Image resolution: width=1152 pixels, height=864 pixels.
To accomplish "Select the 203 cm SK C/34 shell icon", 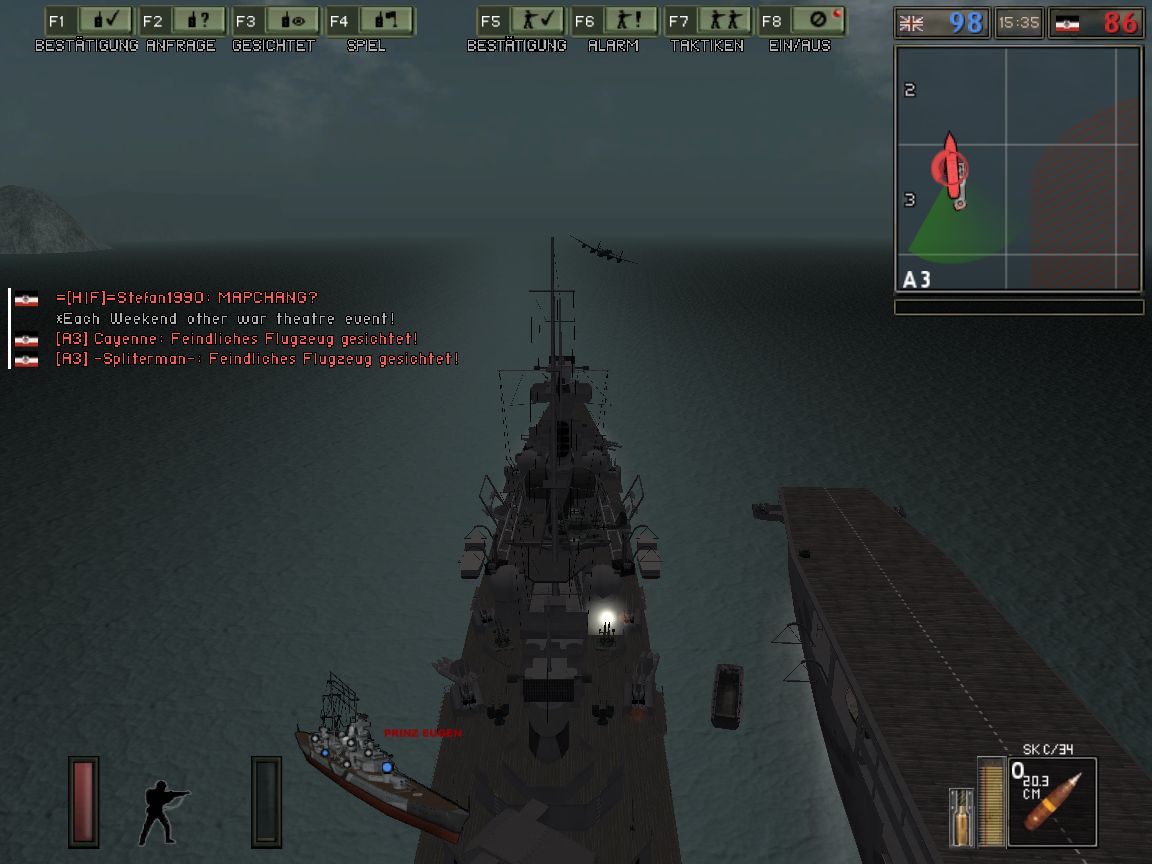I will pos(1052,802).
